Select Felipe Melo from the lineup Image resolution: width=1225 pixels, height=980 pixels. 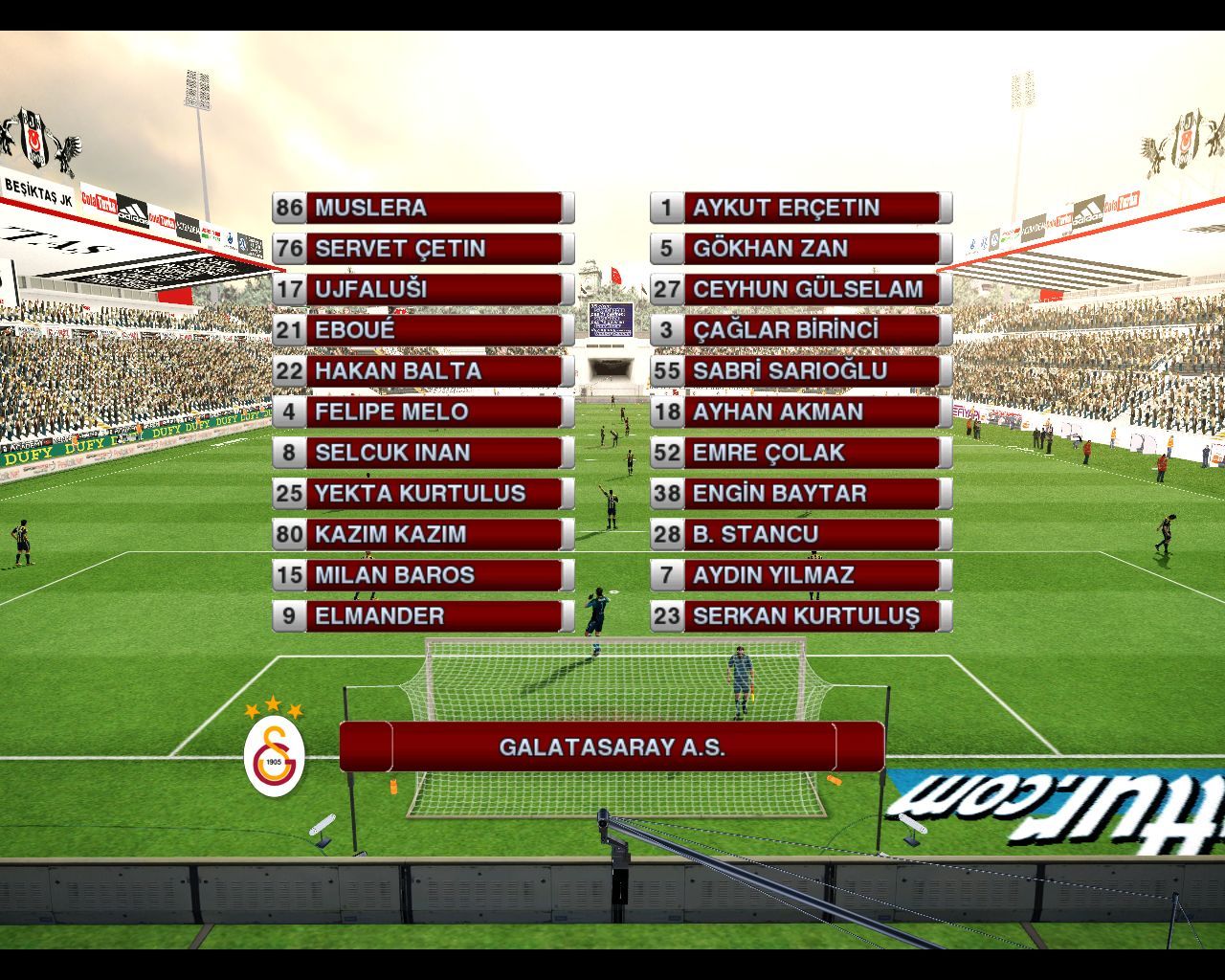(x=422, y=412)
